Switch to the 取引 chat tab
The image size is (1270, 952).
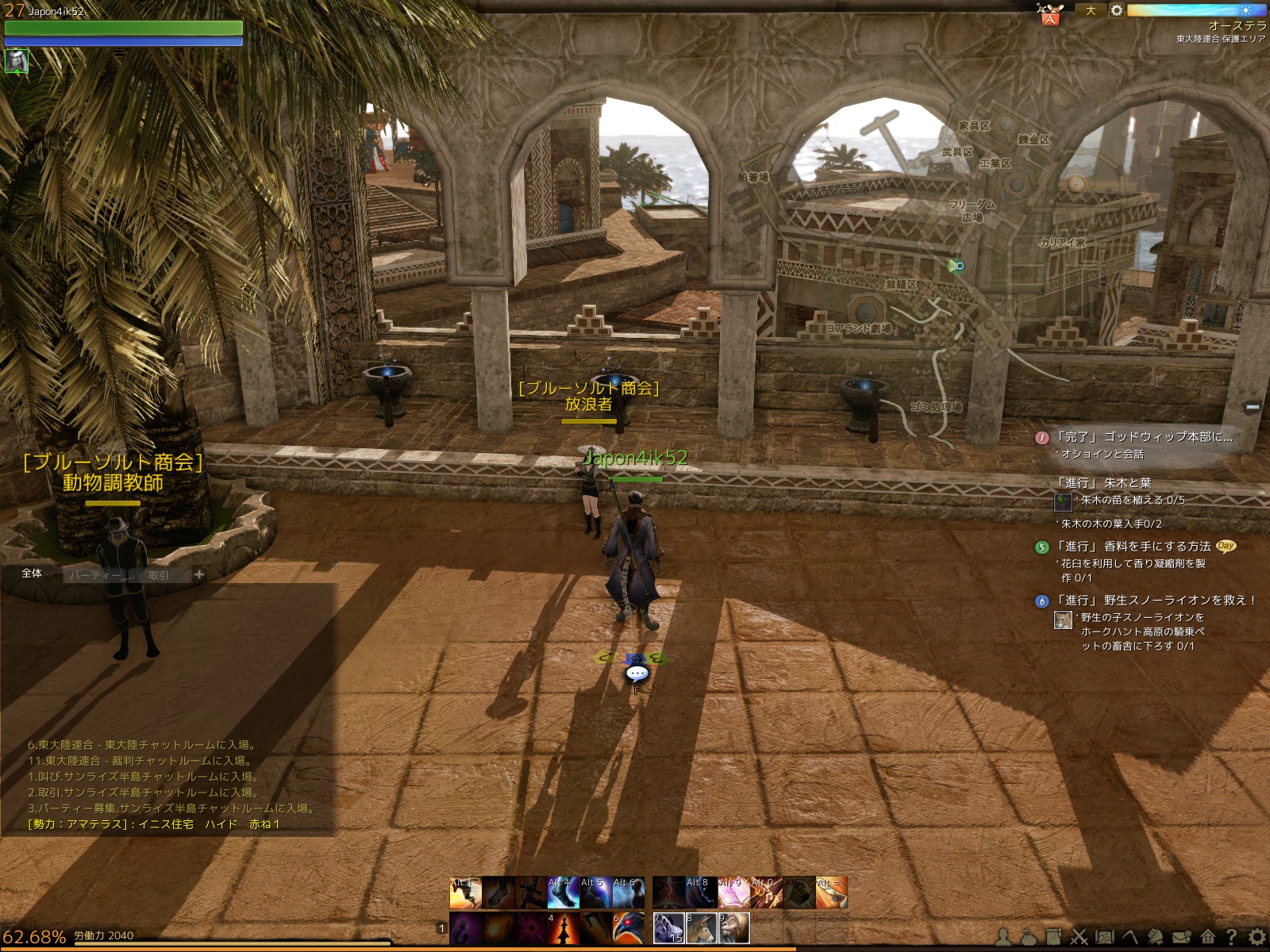[x=159, y=575]
